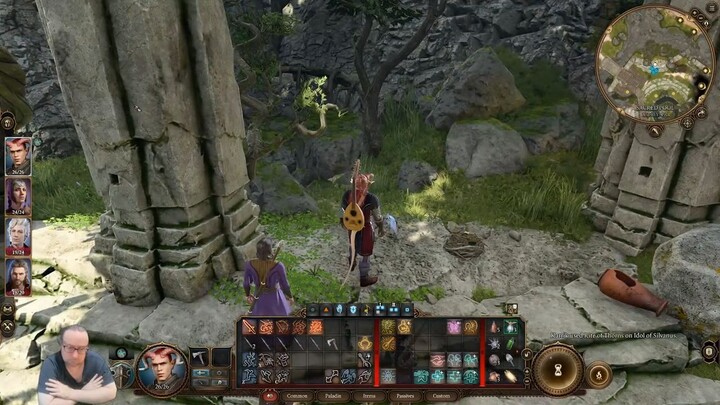The image size is (720, 405).
Task: Select the bearded party member portrait
Action: pyautogui.click(x=18, y=277)
